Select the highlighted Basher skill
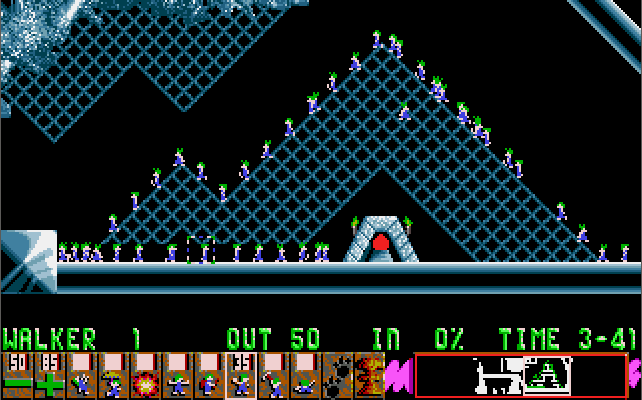 241,376
